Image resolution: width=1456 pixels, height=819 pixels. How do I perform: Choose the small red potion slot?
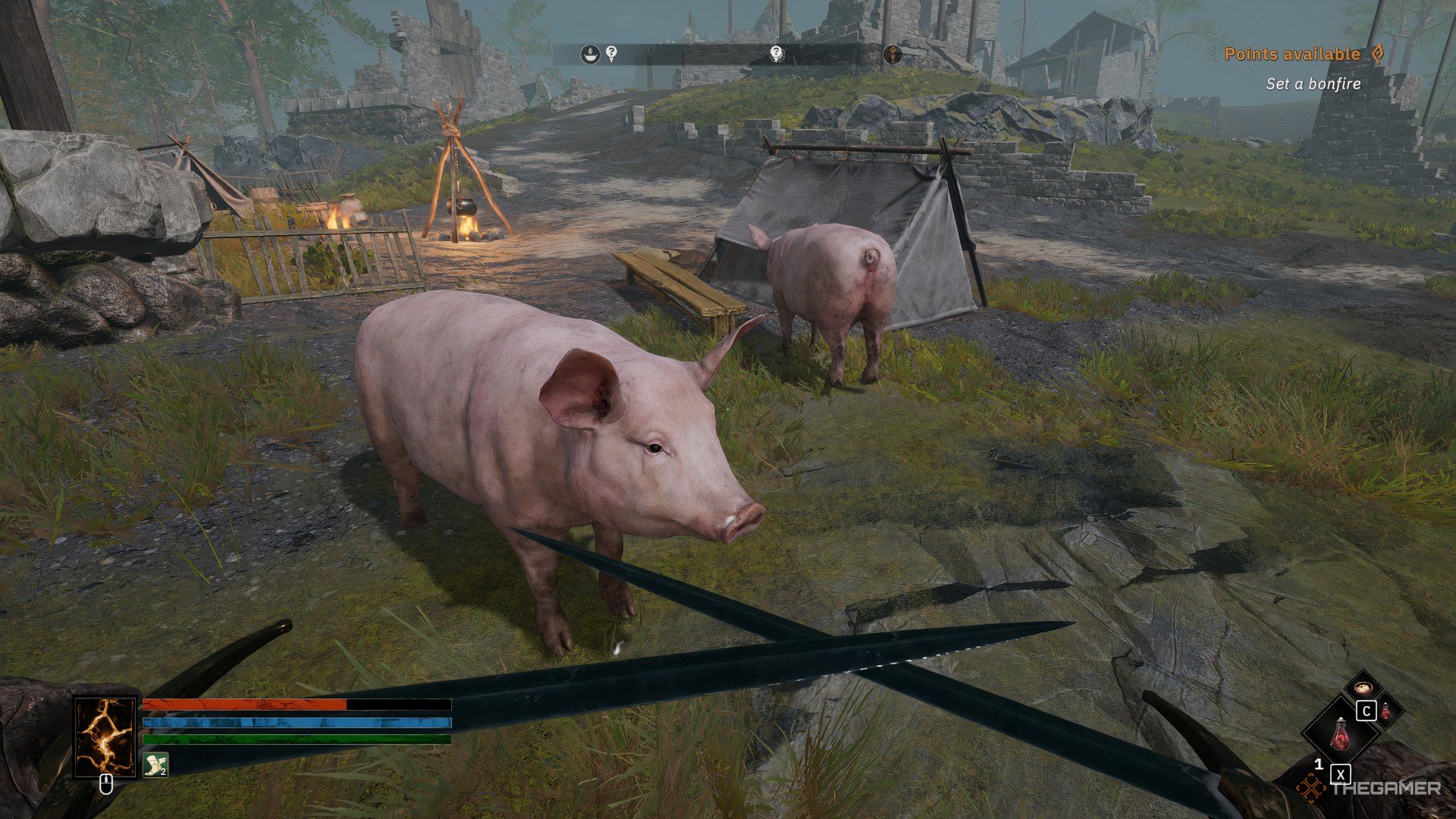[1385, 711]
